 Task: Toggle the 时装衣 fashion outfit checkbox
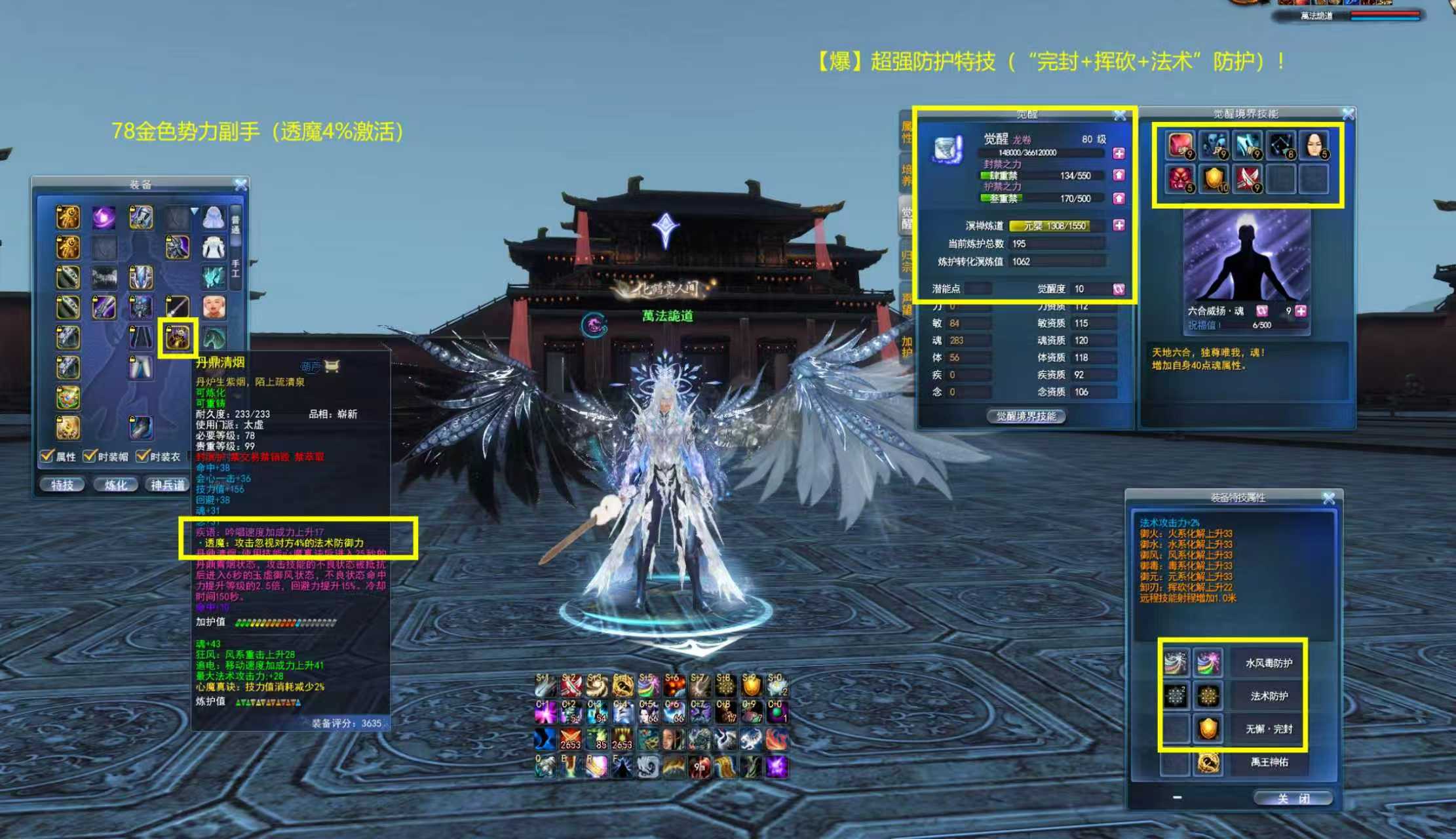pyautogui.click(x=142, y=456)
